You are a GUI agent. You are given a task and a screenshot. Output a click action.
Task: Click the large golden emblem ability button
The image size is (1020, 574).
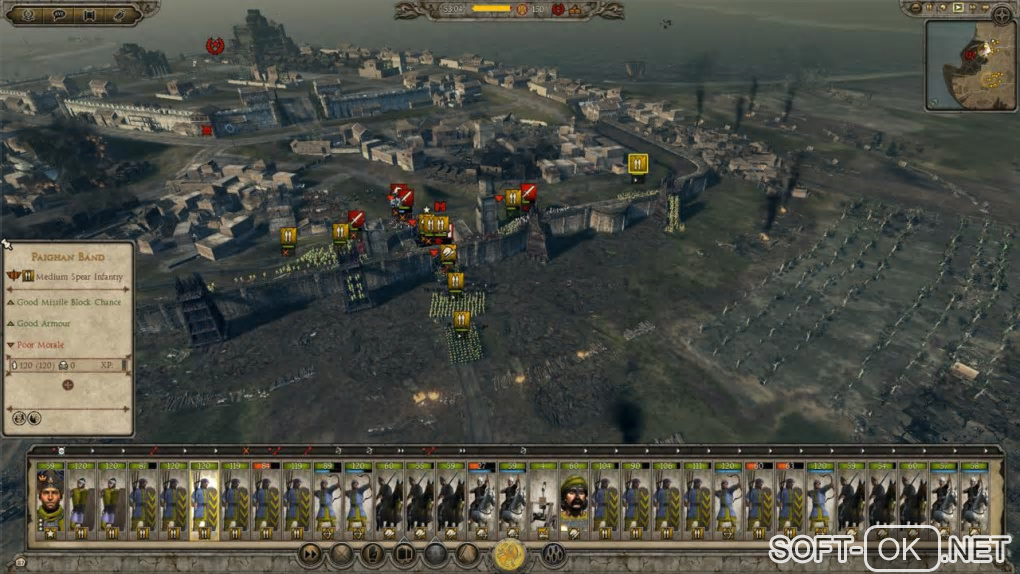(x=510, y=553)
